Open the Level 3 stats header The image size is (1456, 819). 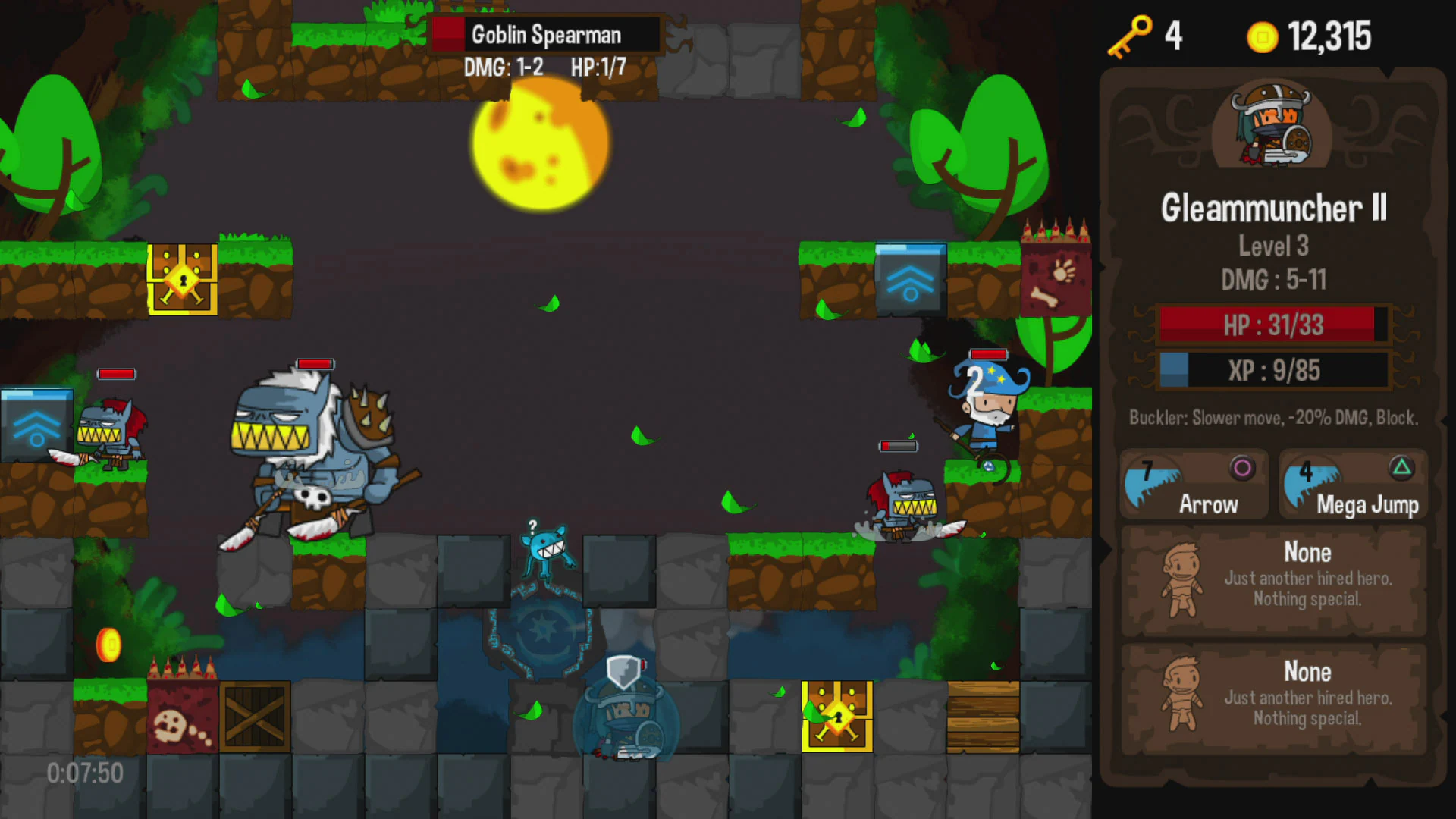point(1273,246)
